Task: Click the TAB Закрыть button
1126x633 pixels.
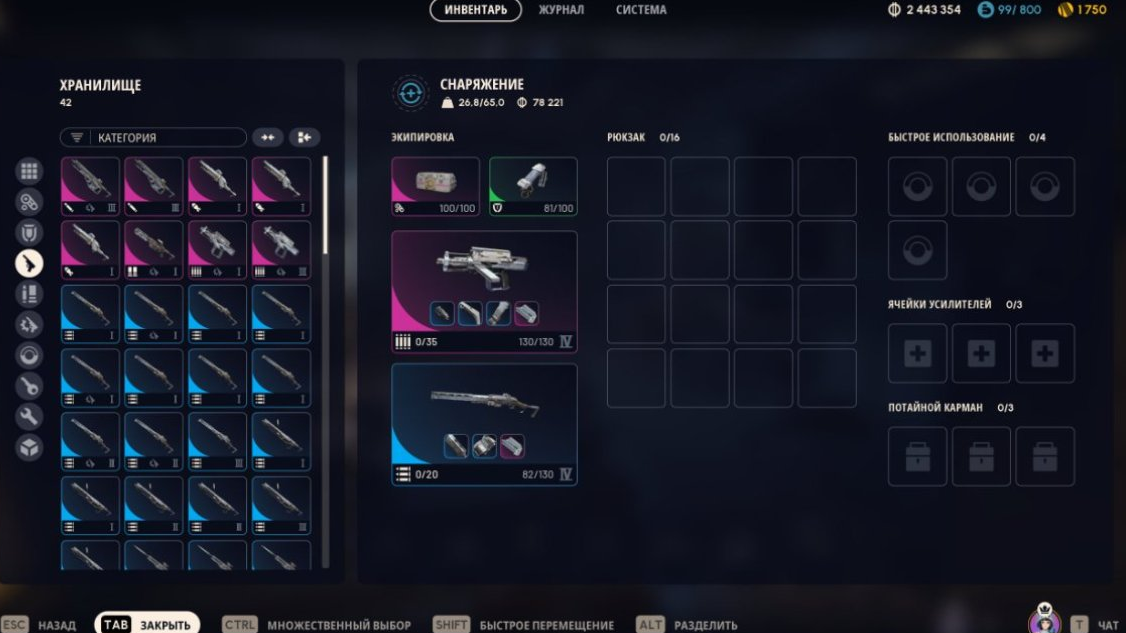Action: tap(148, 624)
